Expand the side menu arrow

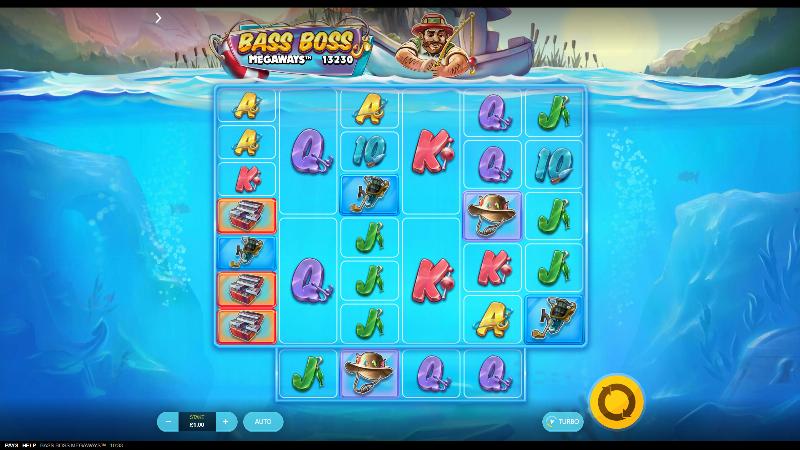pyautogui.click(x=158, y=18)
